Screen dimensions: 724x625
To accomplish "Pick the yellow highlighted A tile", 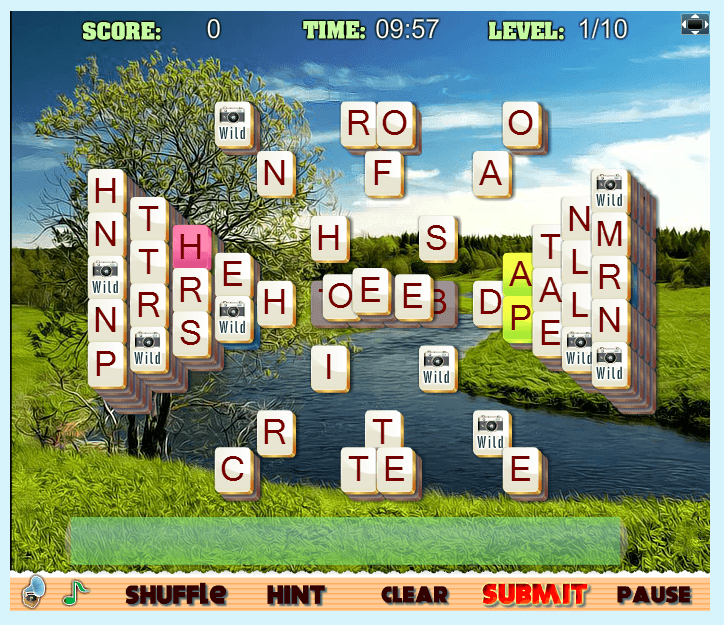I will (x=519, y=273).
